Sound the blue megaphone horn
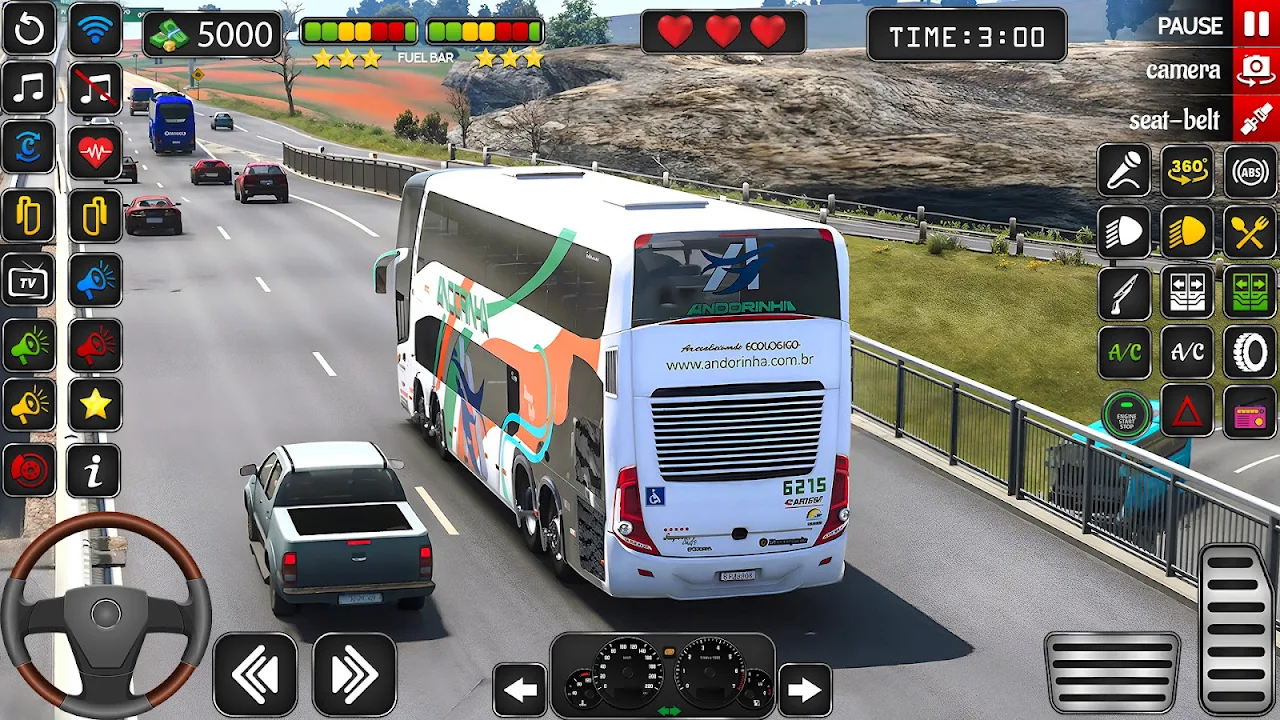This screenshot has height=720, width=1280. pos(95,281)
